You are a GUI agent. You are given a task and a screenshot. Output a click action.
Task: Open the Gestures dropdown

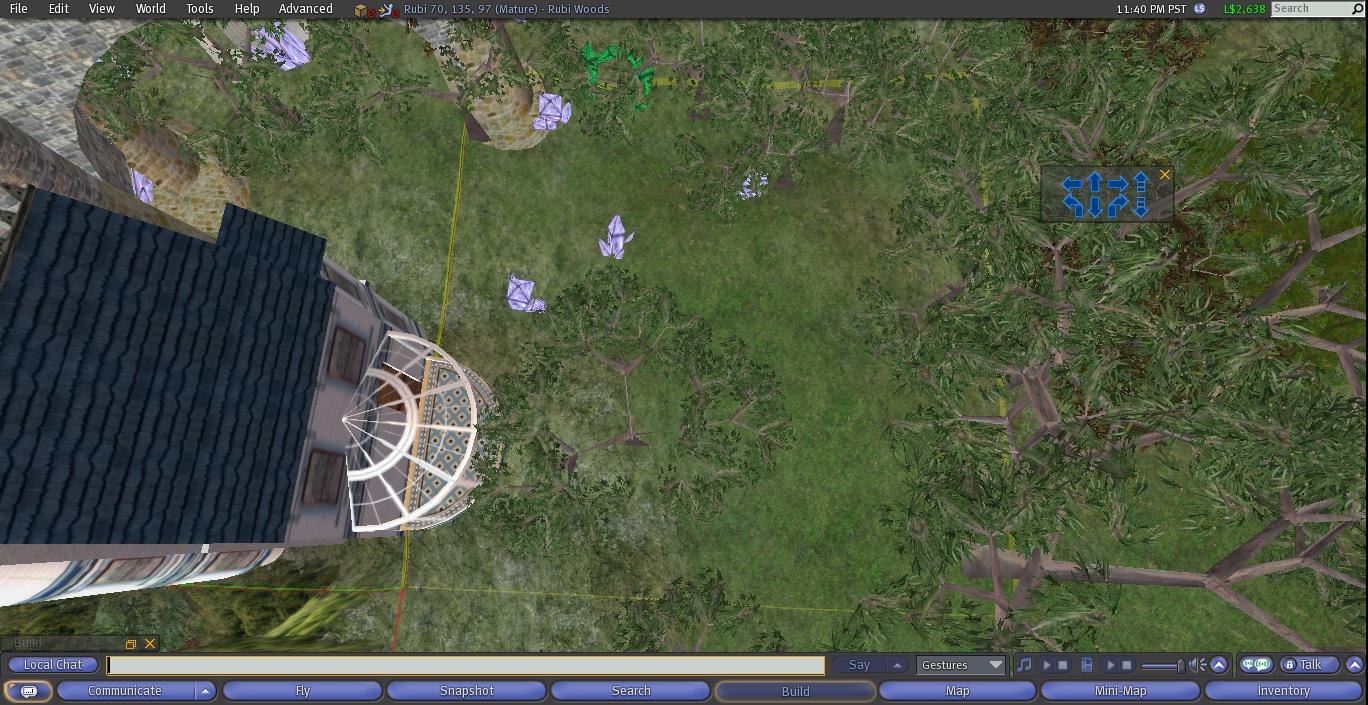(x=961, y=665)
